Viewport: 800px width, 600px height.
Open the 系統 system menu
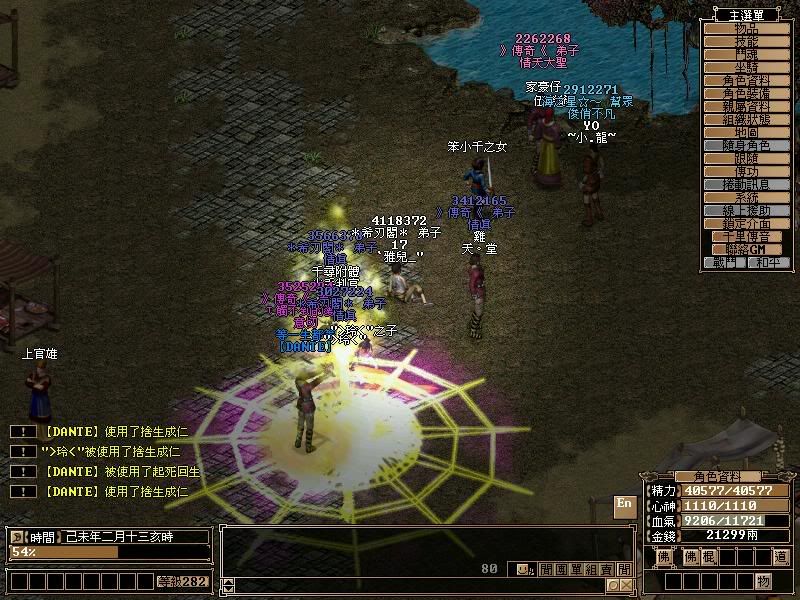coord(746,198)
